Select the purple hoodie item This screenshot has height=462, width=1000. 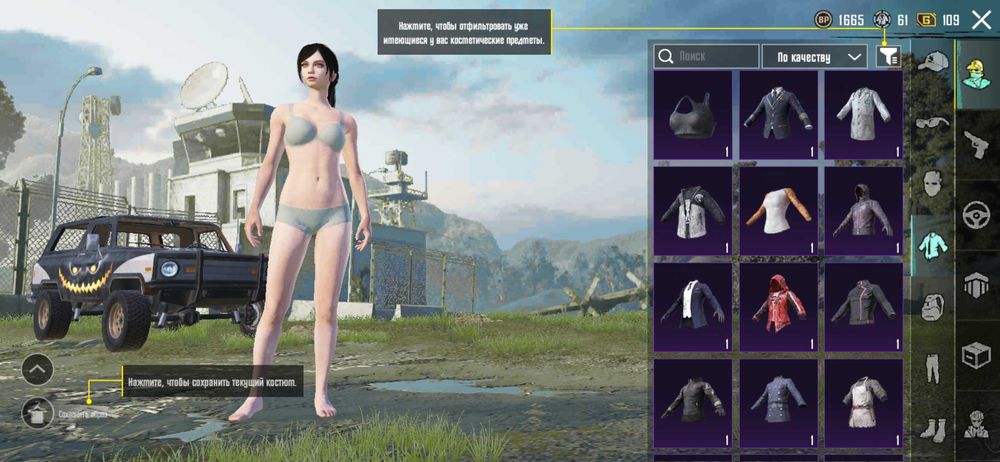(863, 209)
